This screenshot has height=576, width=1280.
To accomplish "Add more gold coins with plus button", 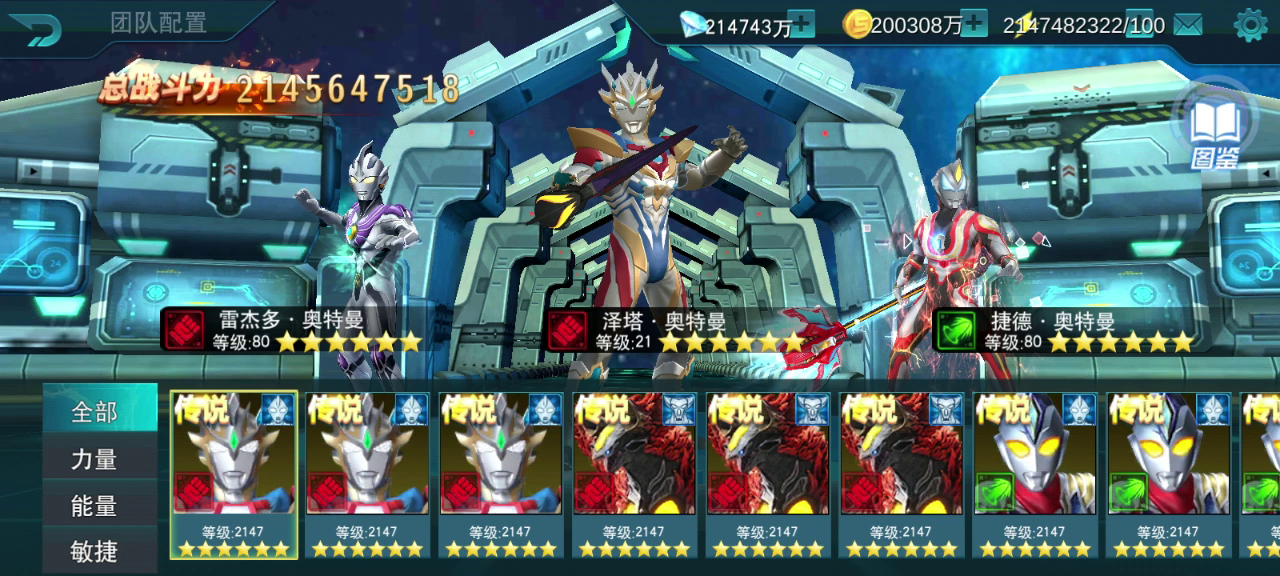I will click(973, 24).
